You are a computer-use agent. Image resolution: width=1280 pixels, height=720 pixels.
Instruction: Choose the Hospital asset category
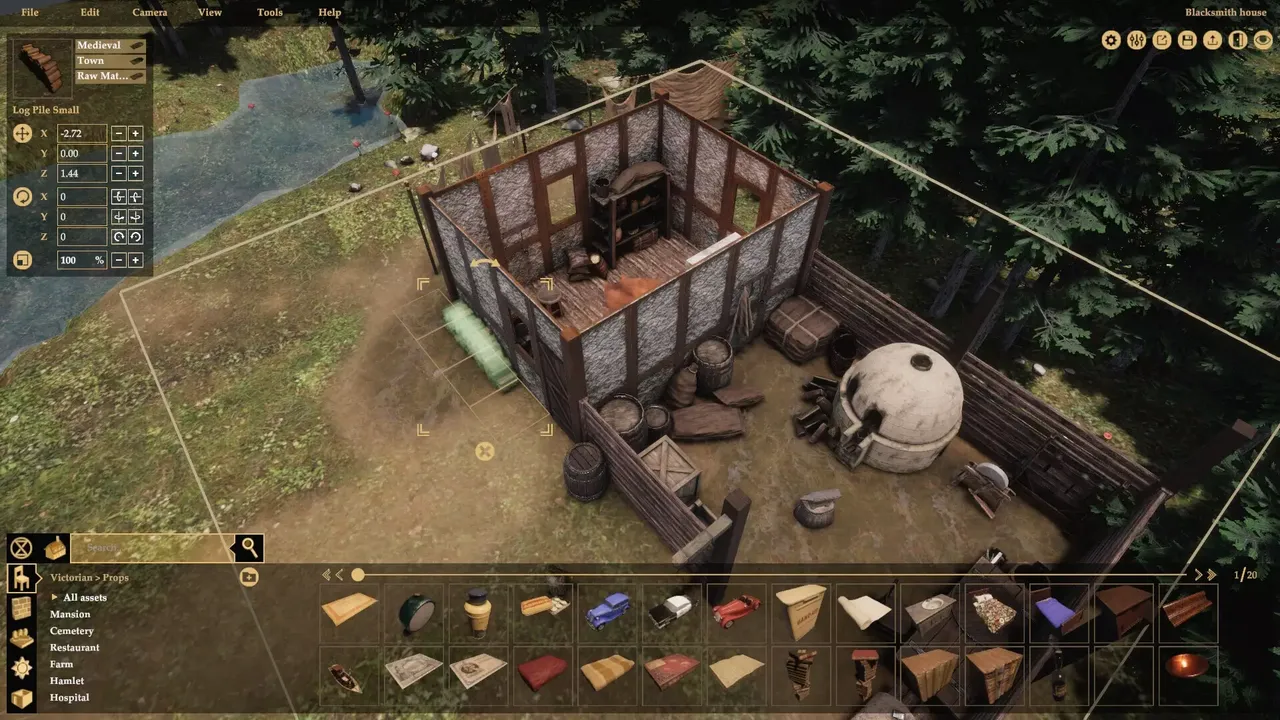(x=69, y=697)
